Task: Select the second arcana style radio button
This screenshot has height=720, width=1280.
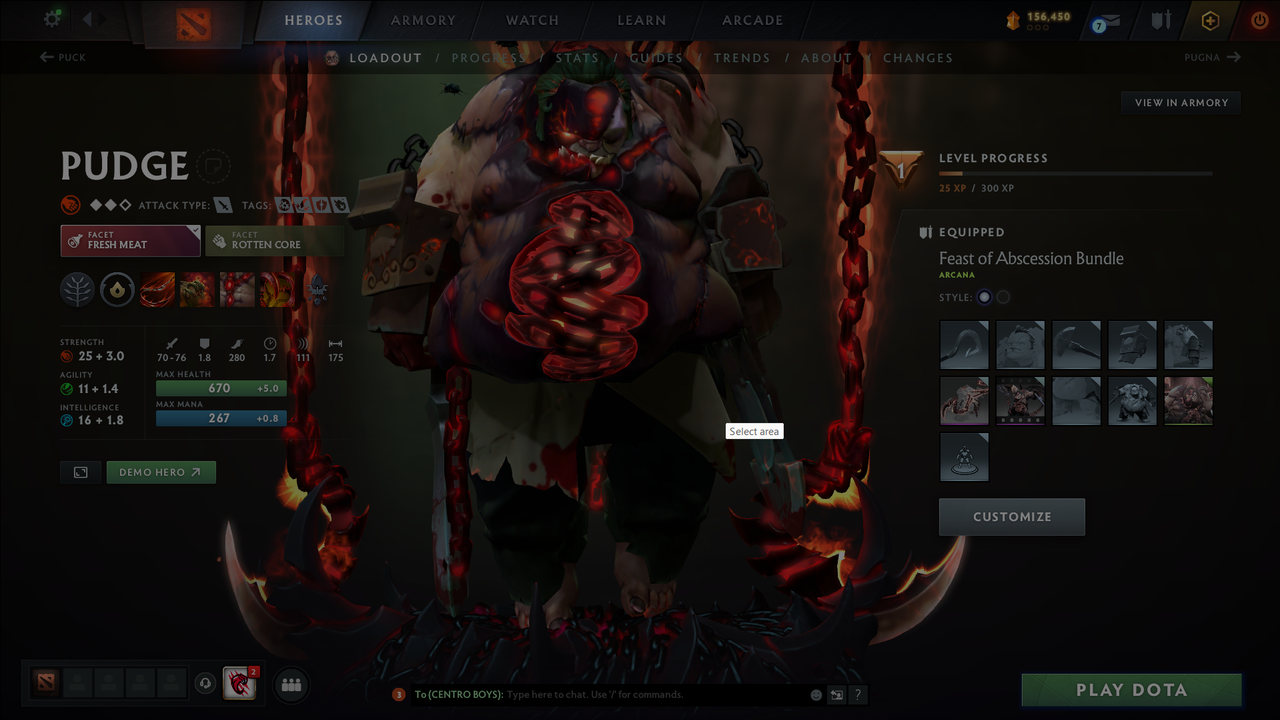Action: click(1003, 297)
